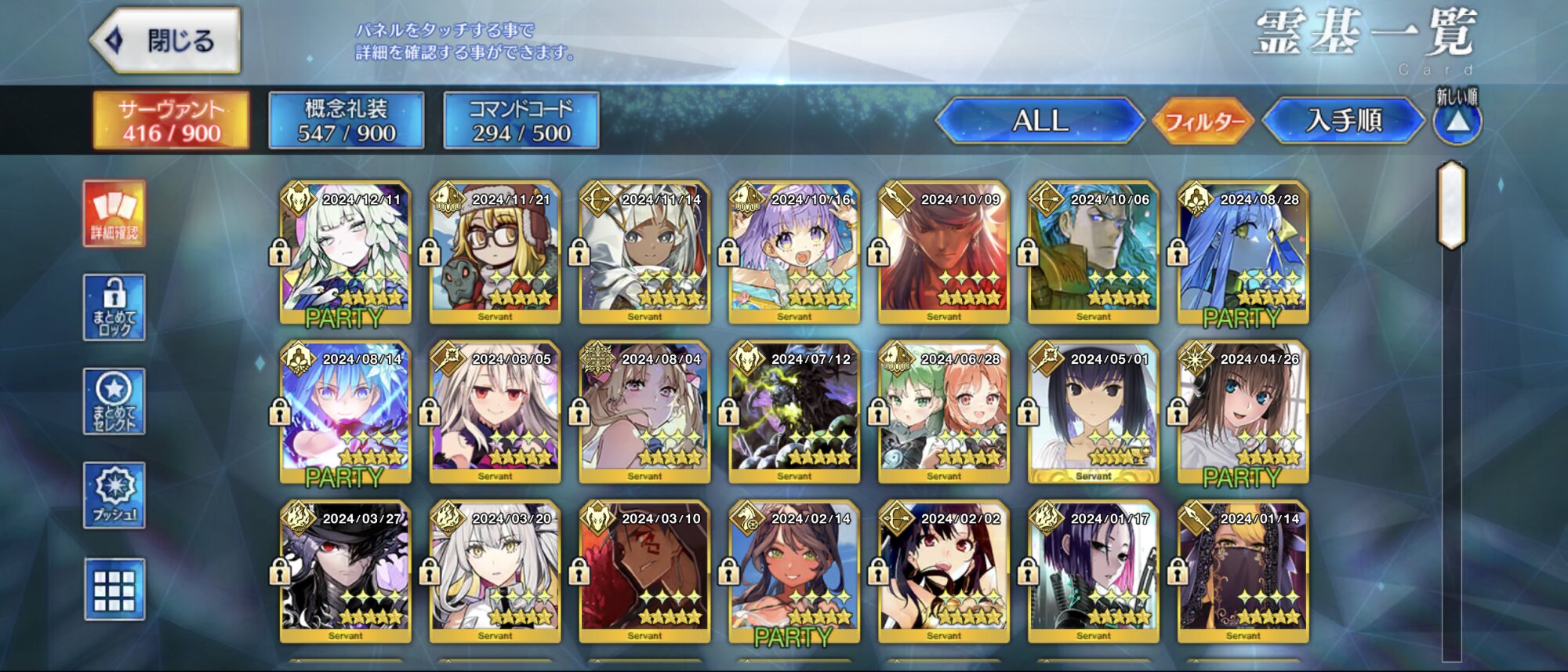Image resolution: width=1568 pixels, height=672 pixels.
Task: Change the 入手順 sort order
Action: 1344,121
